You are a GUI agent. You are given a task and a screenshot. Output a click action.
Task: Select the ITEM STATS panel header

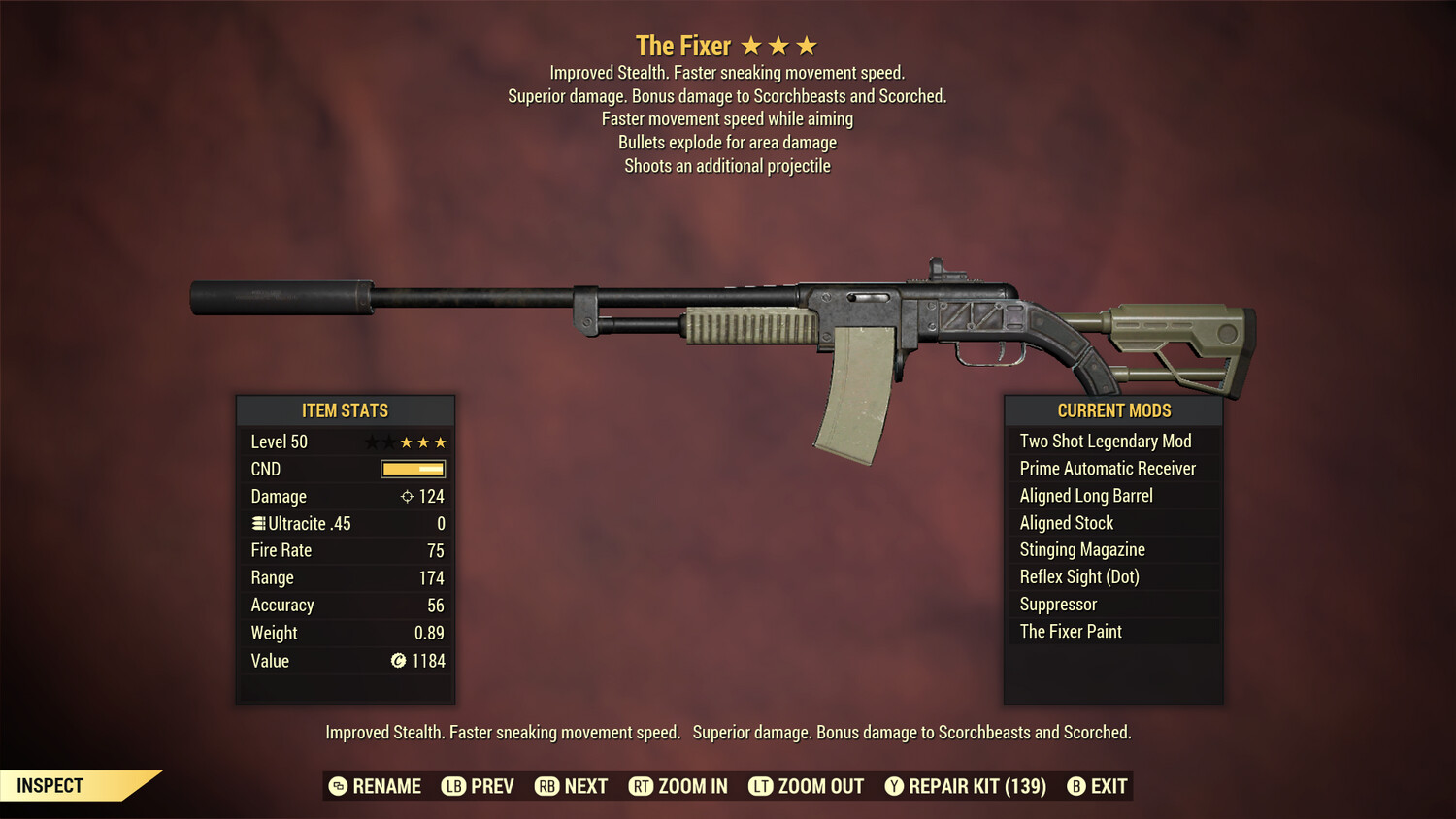[x=346, y=410]
